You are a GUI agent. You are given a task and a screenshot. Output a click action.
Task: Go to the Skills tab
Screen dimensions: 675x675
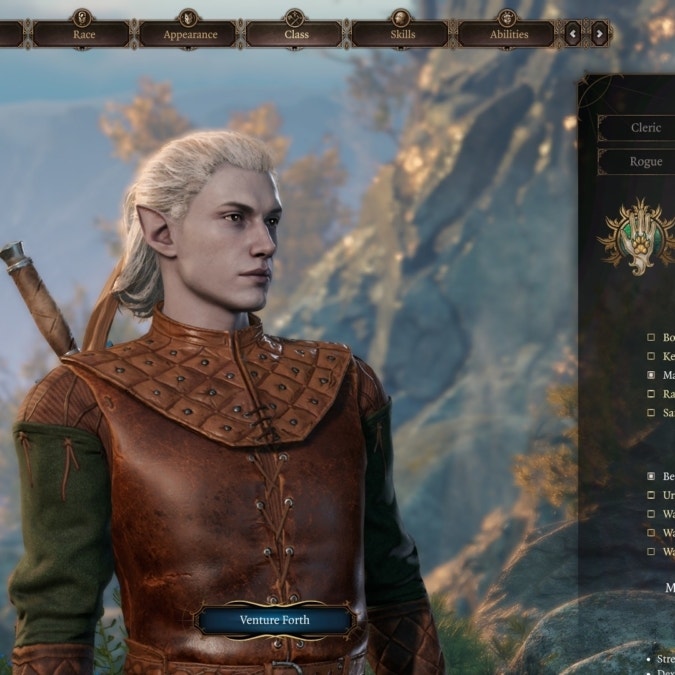pos(403,34)
